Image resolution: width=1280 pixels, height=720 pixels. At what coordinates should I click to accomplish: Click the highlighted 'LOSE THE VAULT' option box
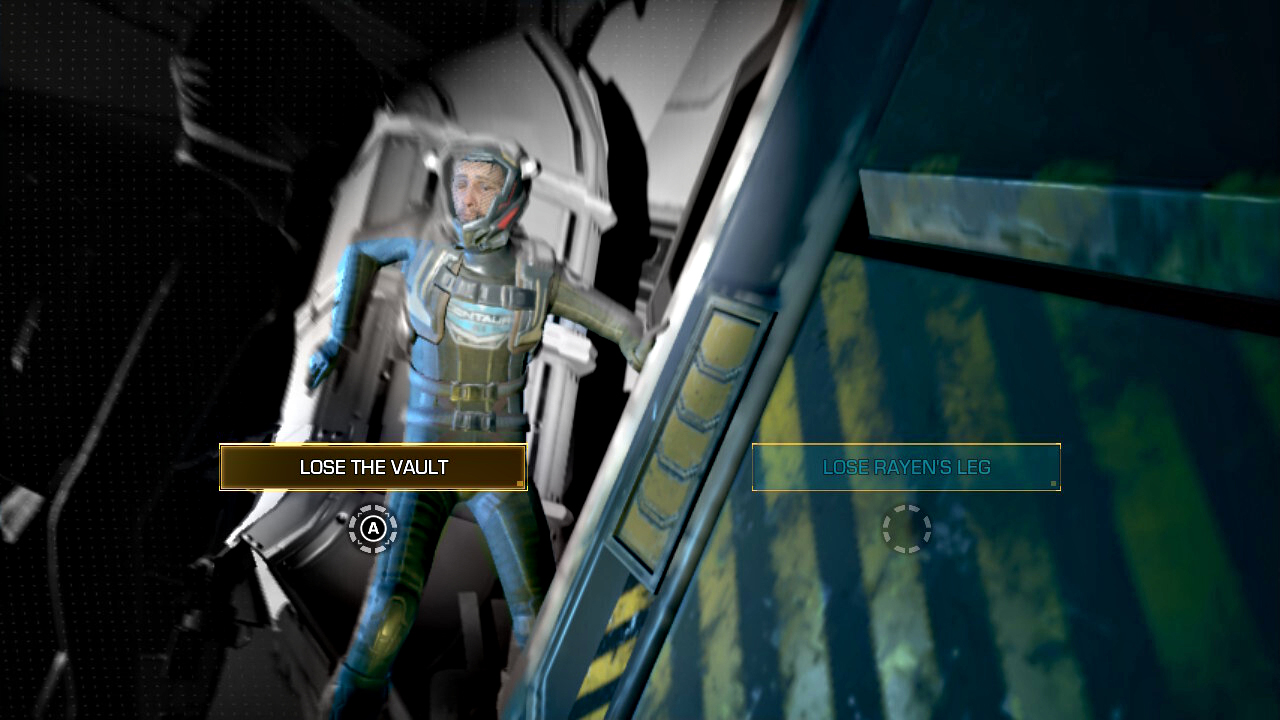(372, 467)
